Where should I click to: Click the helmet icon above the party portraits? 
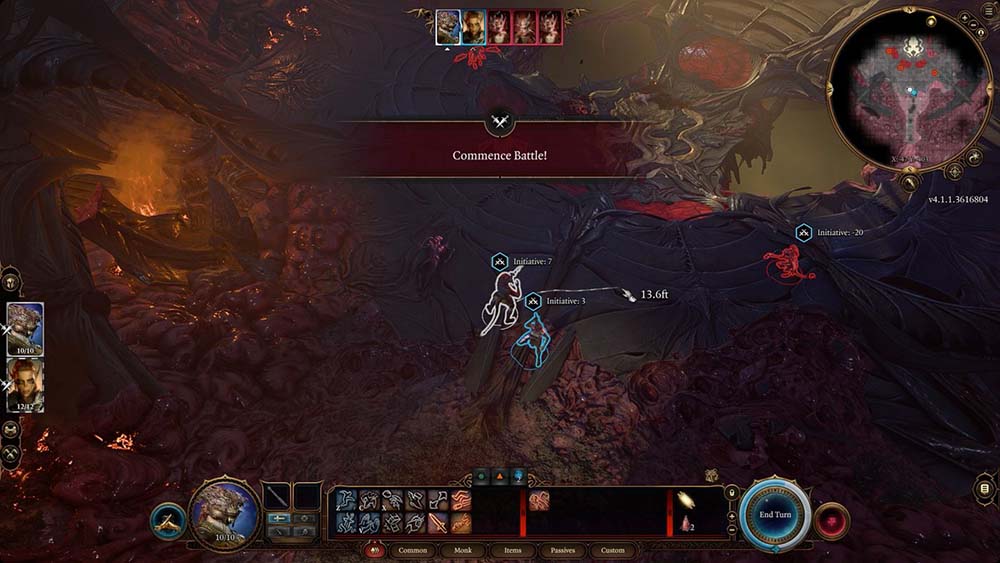point(10,281)
